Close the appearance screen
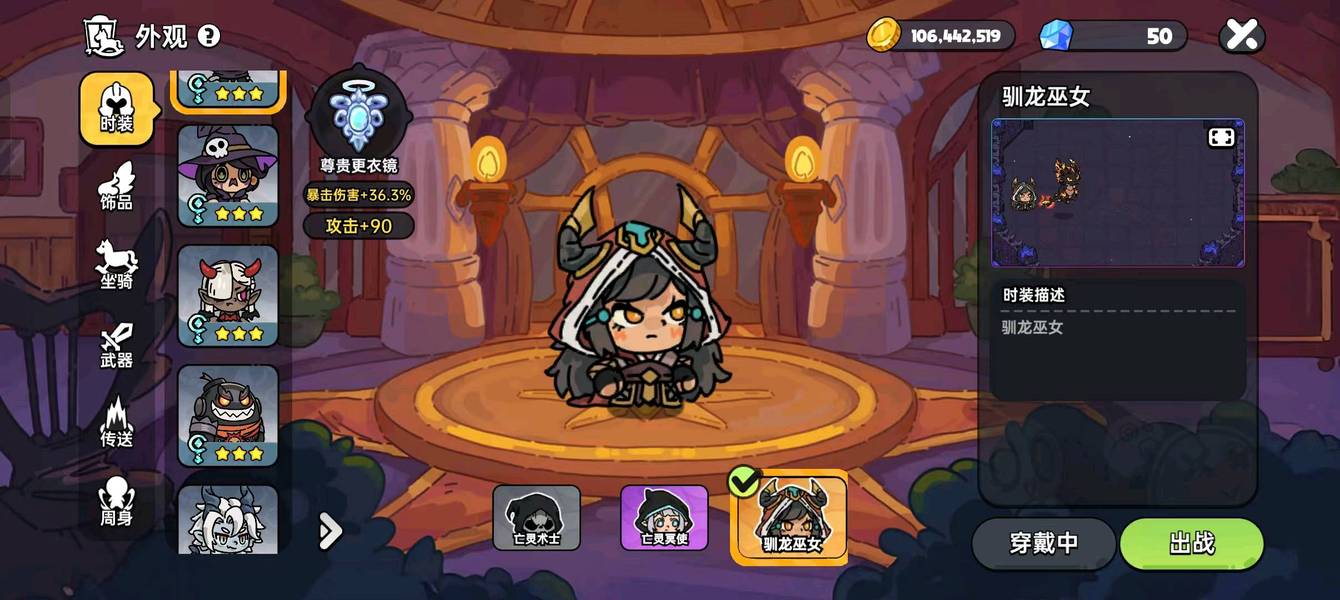The image size is (1340, 600). [x=1241, y=36]
